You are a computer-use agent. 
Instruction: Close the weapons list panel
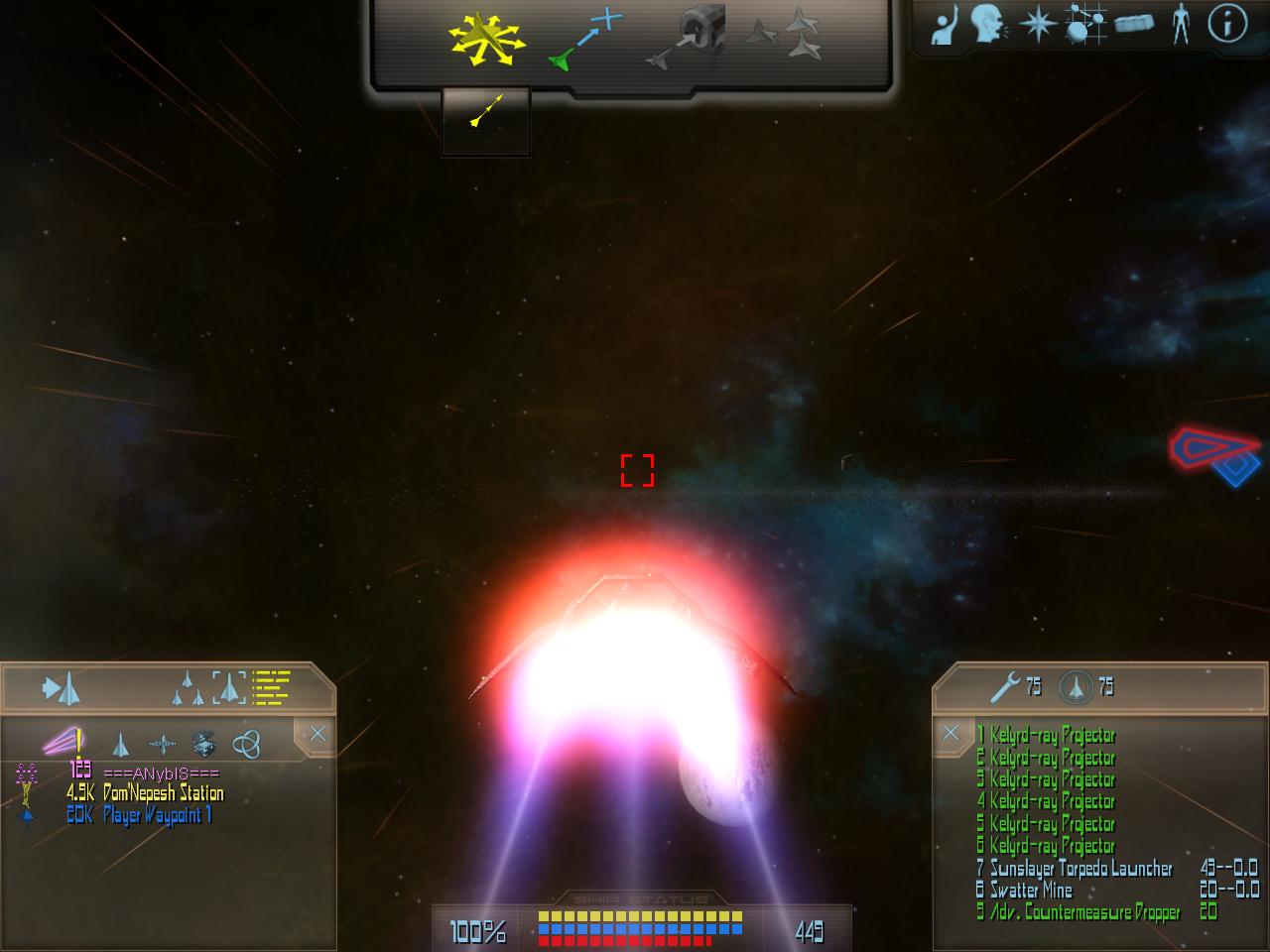(951, 733)
